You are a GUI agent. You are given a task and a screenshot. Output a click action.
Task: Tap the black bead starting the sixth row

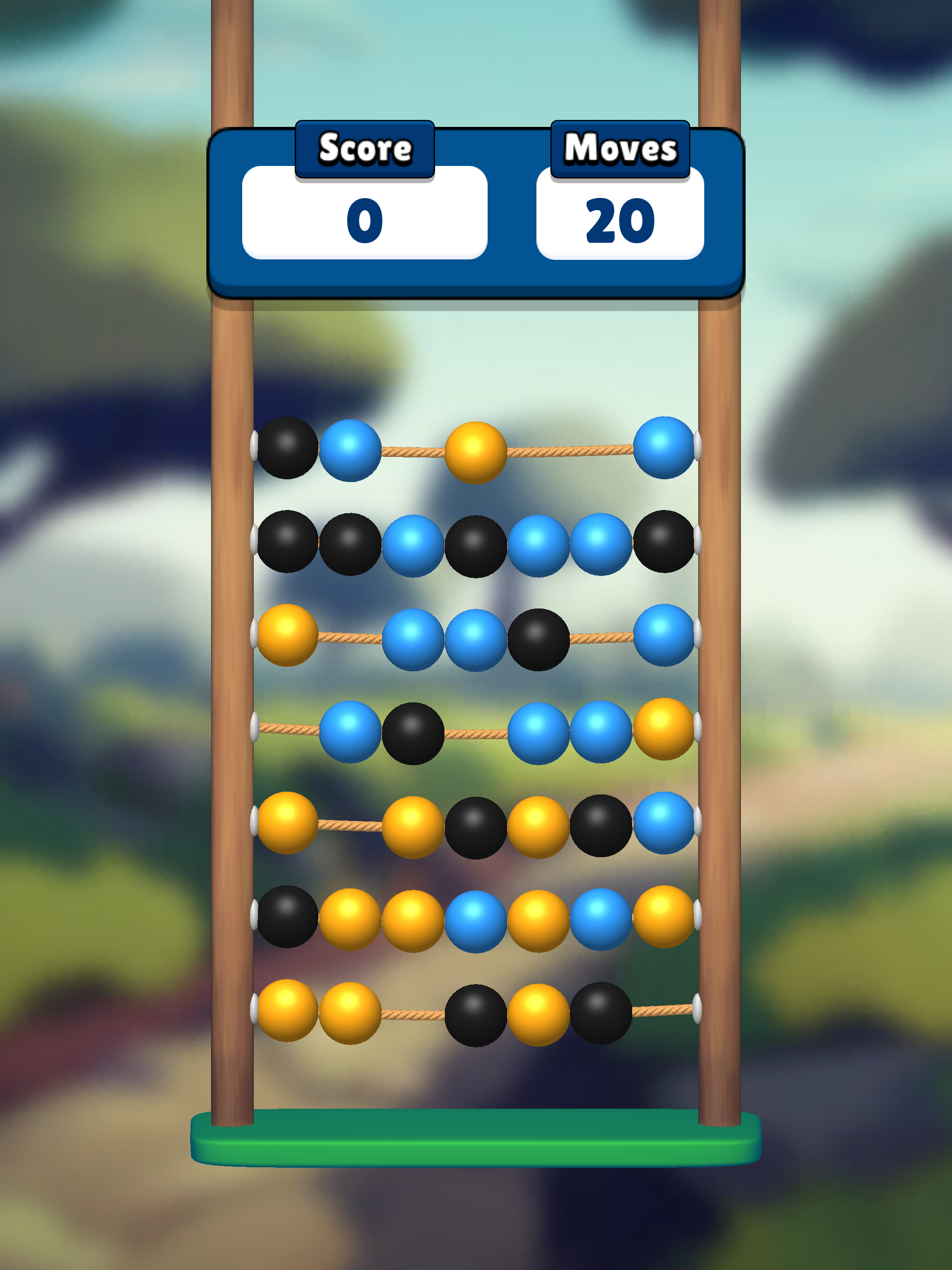[x=287, y=919]
